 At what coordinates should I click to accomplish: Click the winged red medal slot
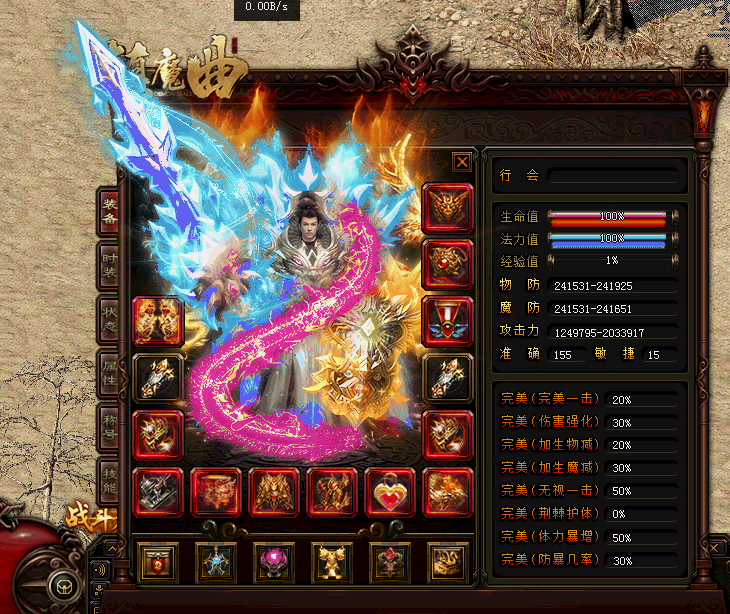[446, 320]
